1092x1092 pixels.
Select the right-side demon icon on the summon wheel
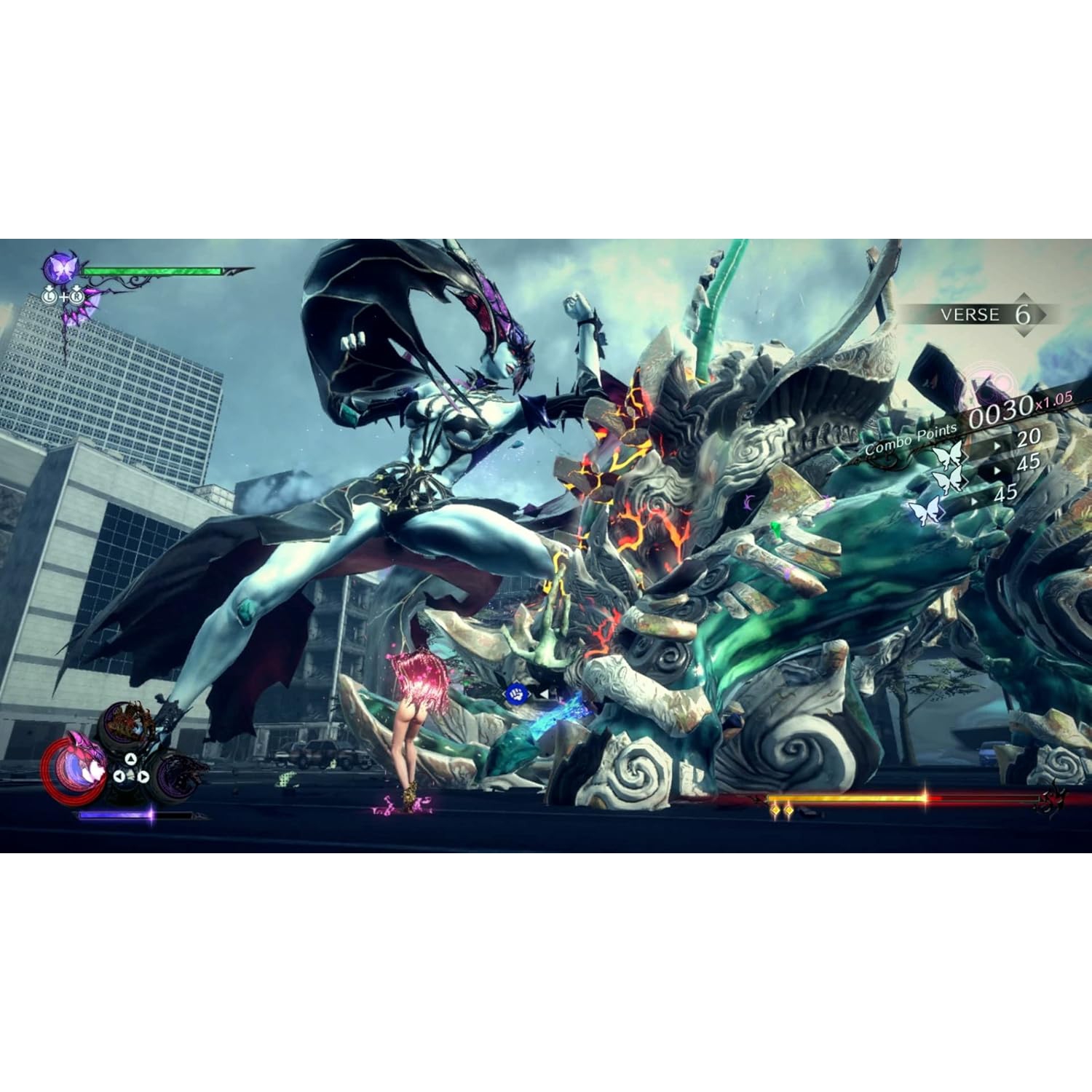[178, 777]
